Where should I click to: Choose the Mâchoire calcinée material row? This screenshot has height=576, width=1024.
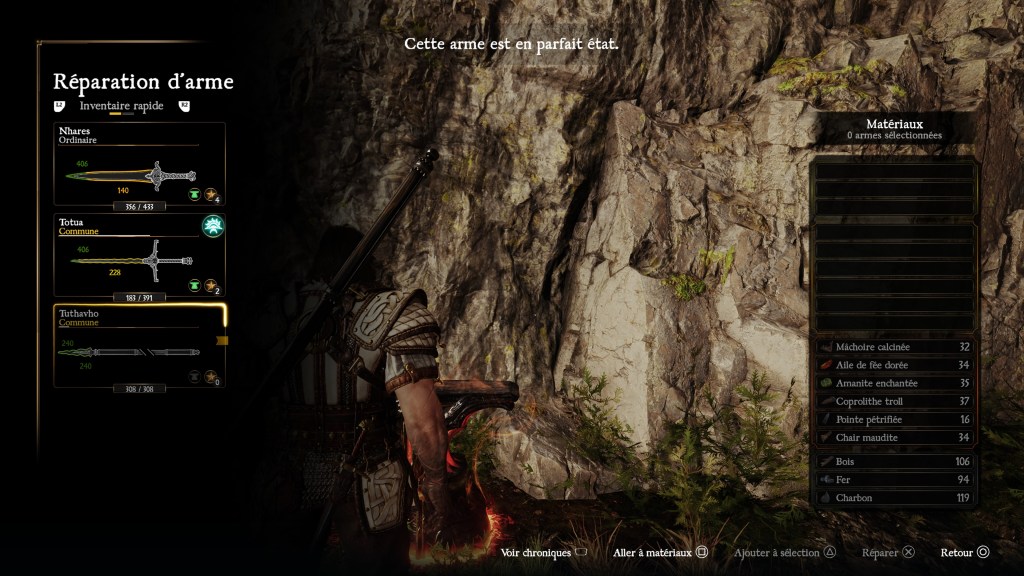click(x=895, y=347)
